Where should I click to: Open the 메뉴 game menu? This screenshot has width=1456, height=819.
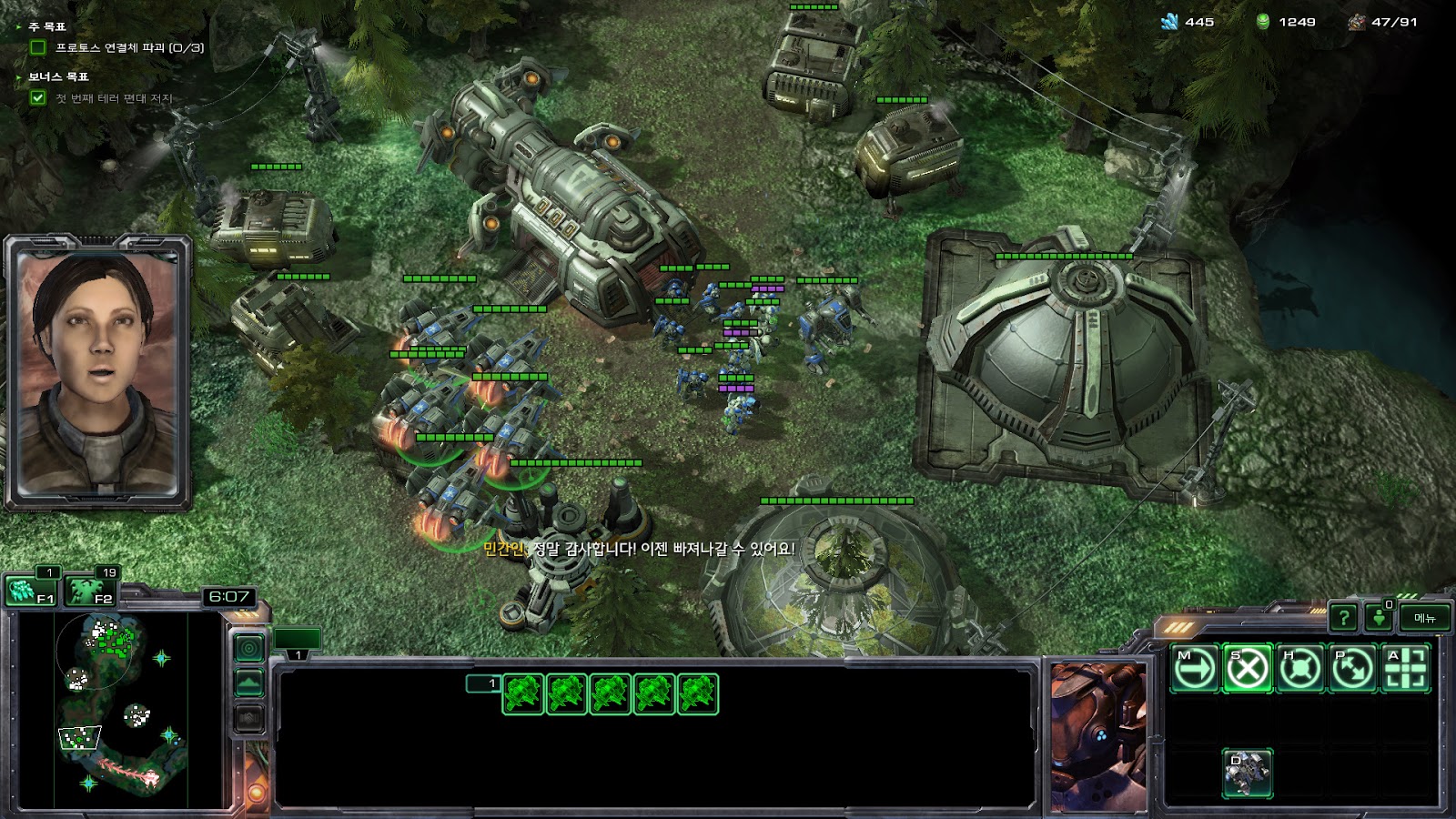1425,619
